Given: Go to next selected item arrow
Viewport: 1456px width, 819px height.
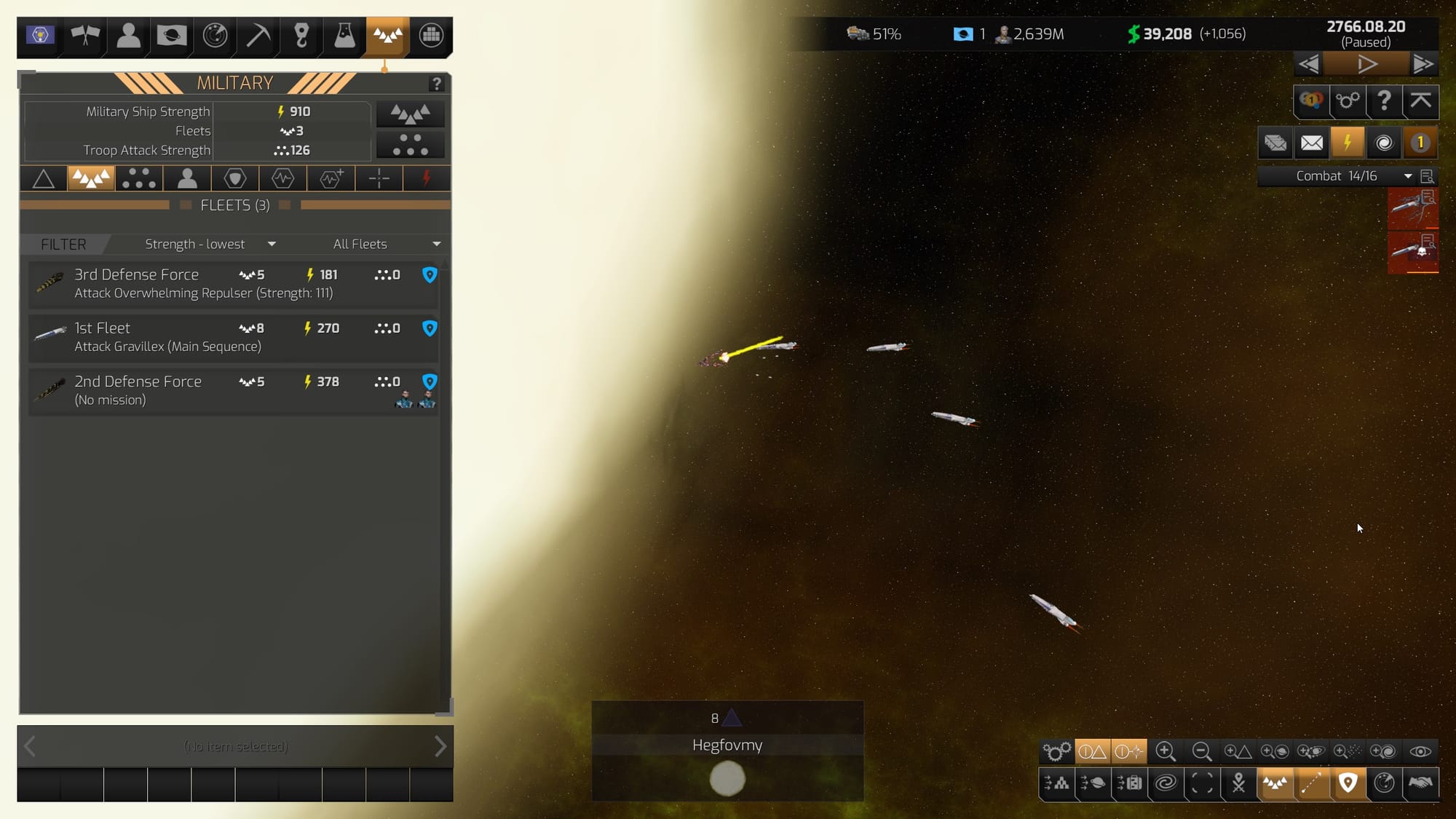Looking at the screenshot, I should click(440, 746).
